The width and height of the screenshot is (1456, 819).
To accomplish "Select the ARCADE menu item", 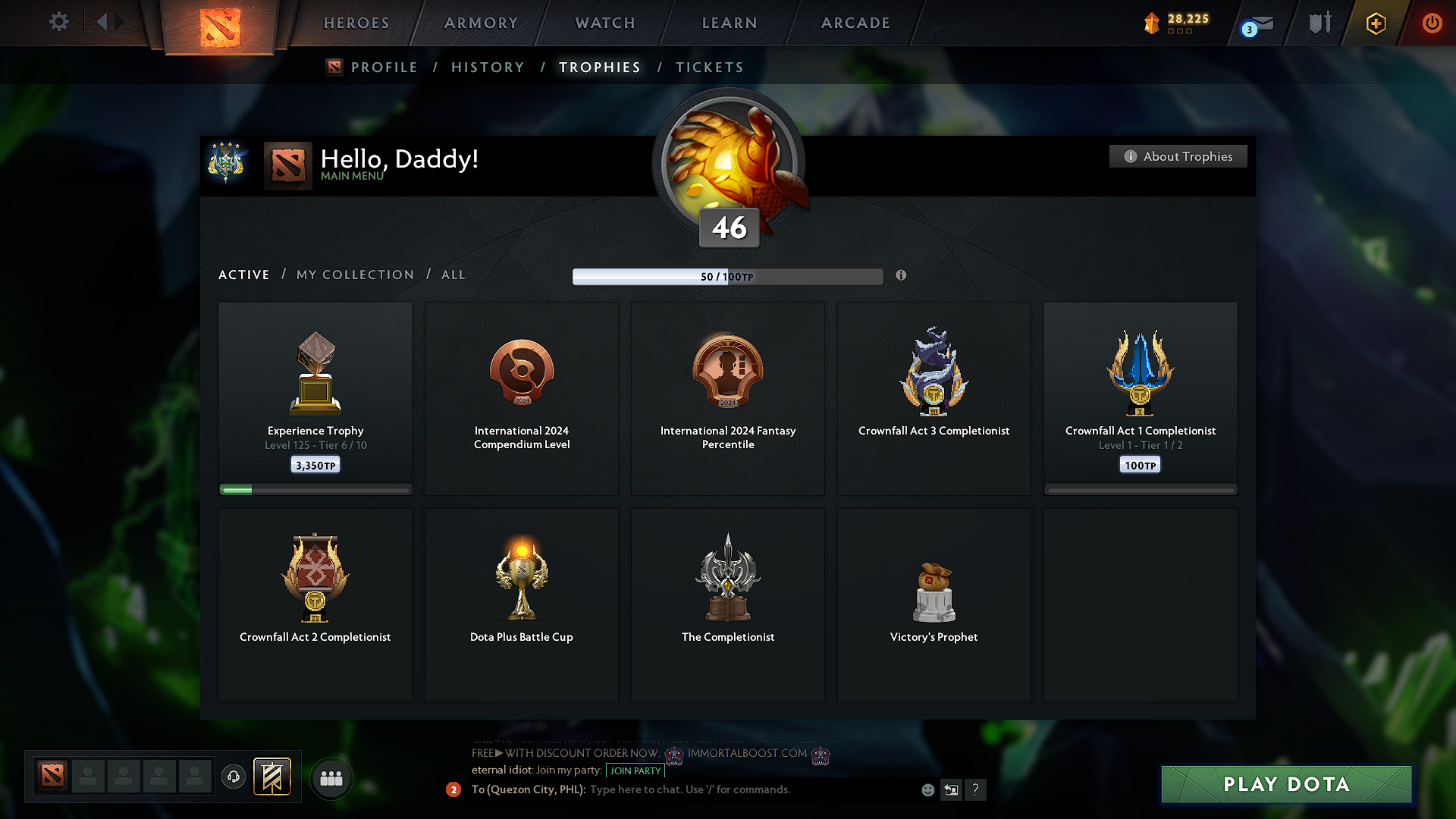I will tap(855, 23).
